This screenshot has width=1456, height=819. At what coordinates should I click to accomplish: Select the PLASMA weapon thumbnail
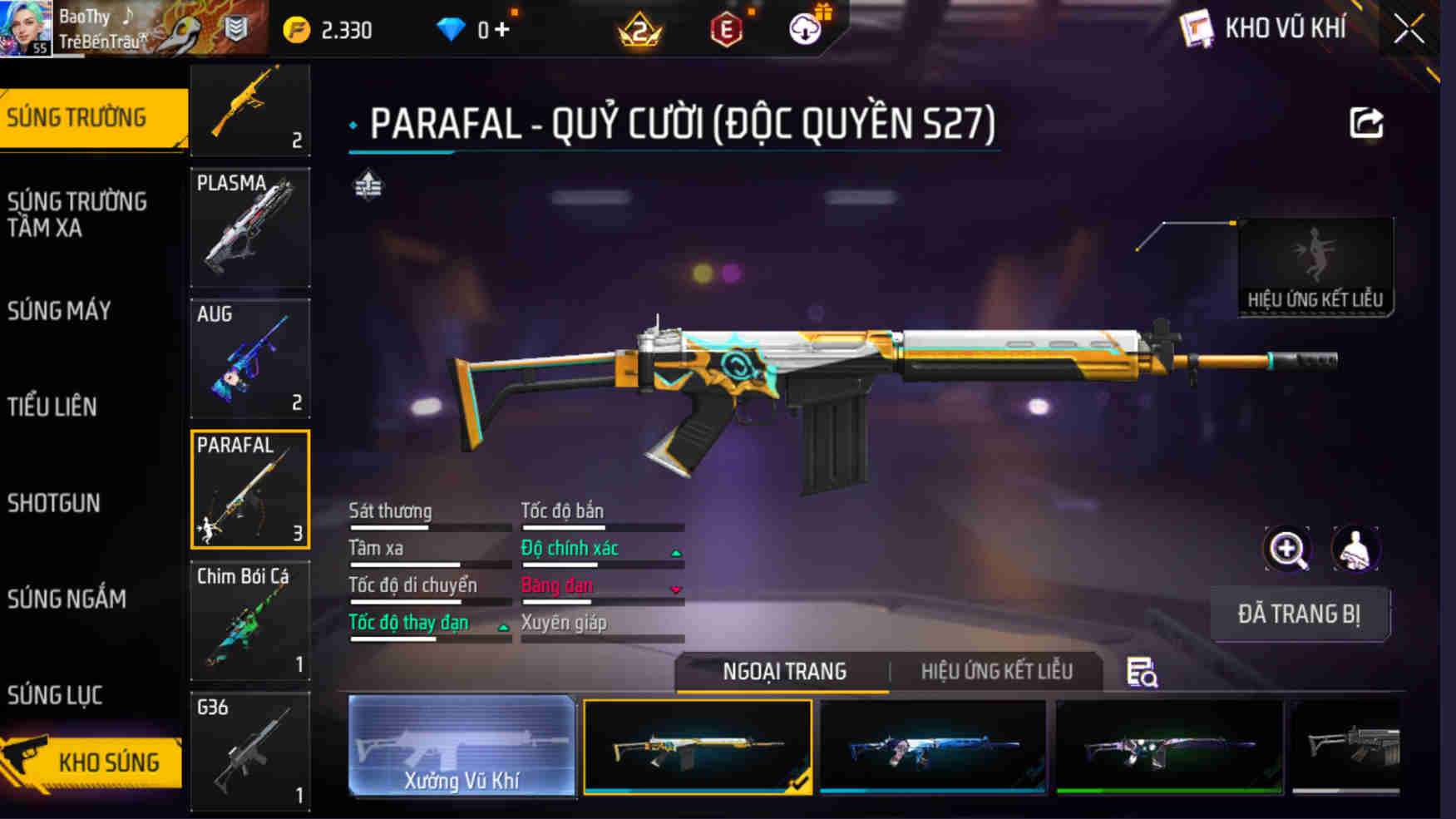point(249,226)
